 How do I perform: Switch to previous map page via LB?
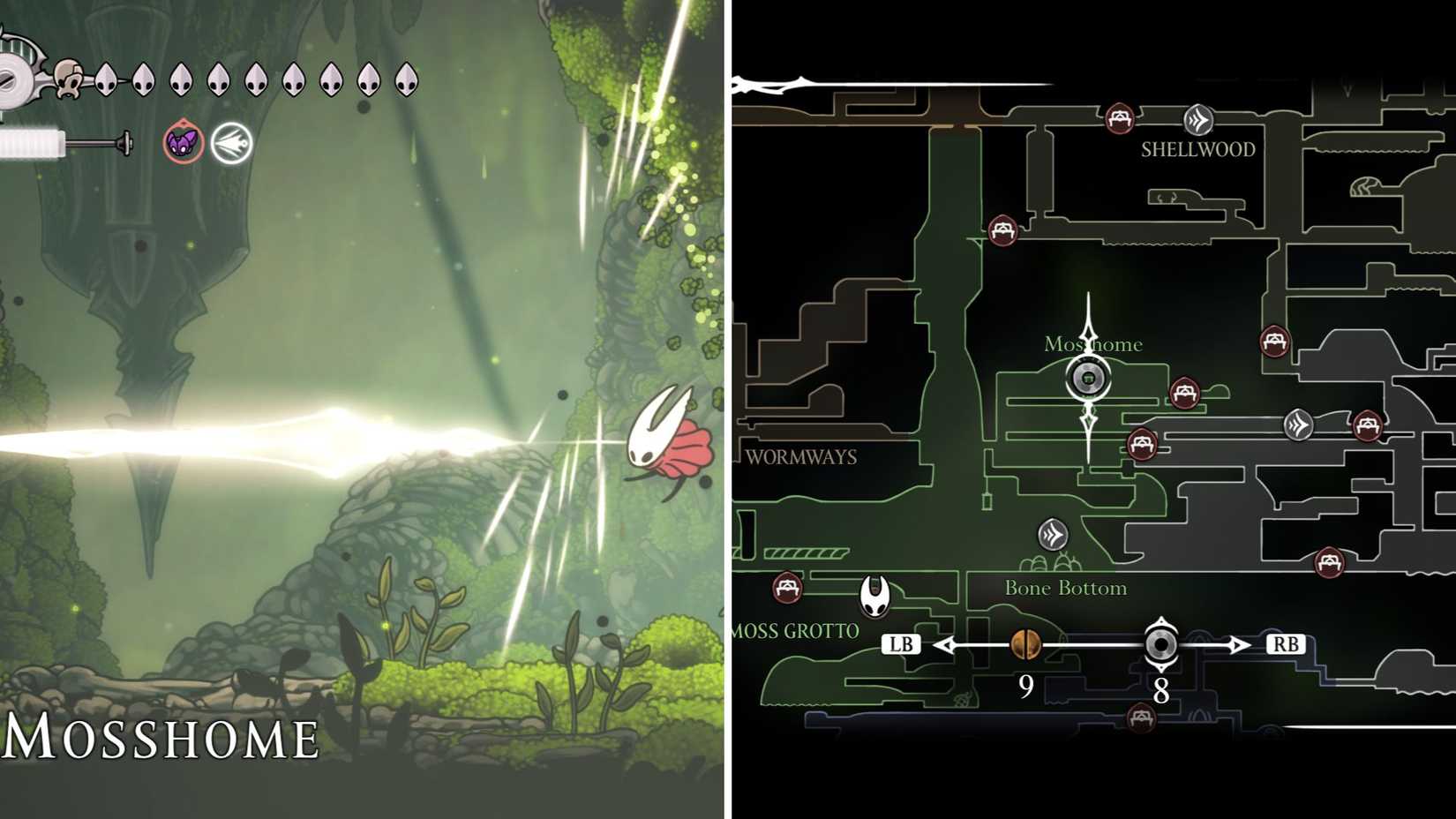(x=902, y=643)
